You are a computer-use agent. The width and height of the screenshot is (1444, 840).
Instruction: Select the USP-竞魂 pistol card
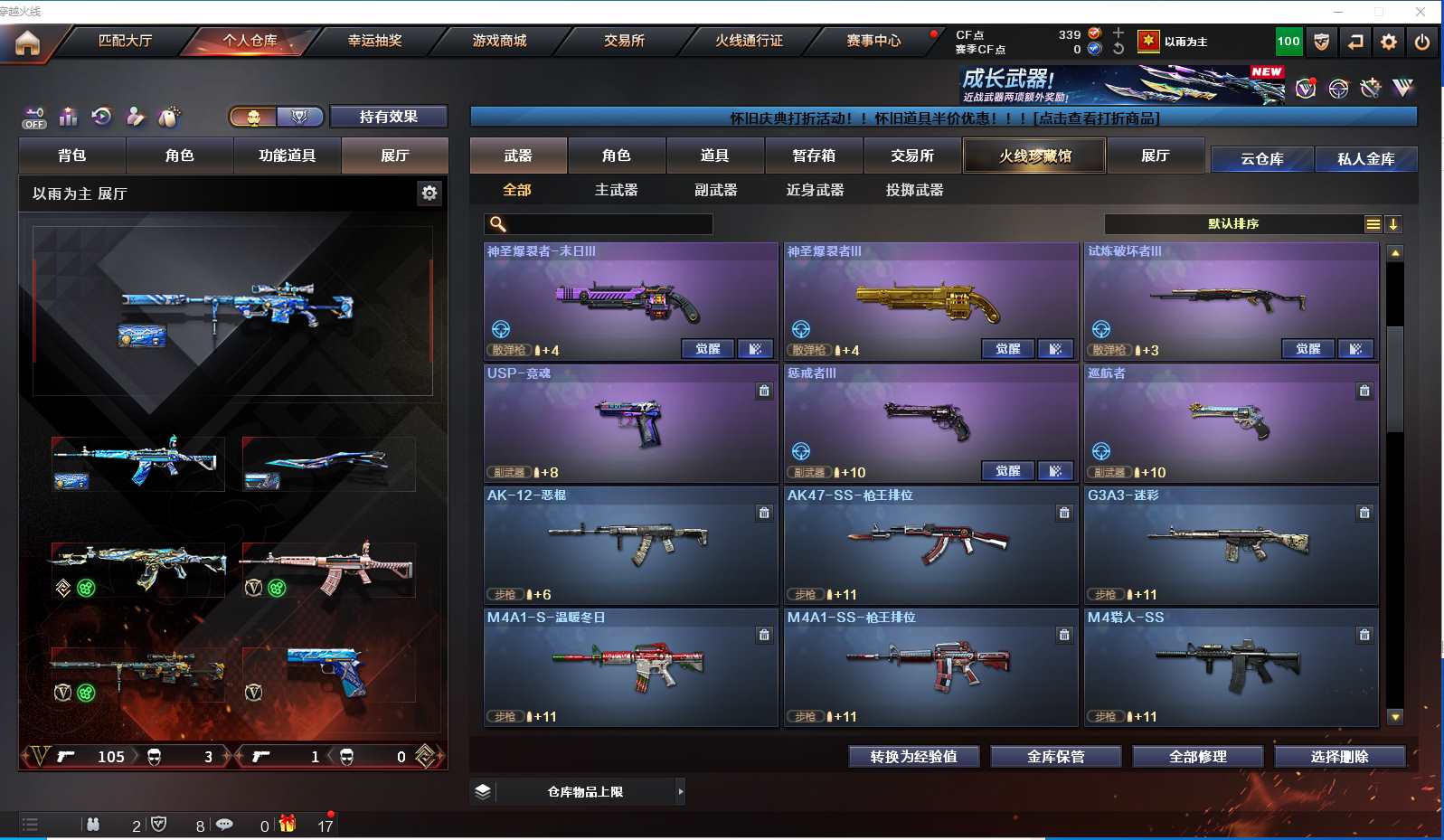click(x=630, y=423)
